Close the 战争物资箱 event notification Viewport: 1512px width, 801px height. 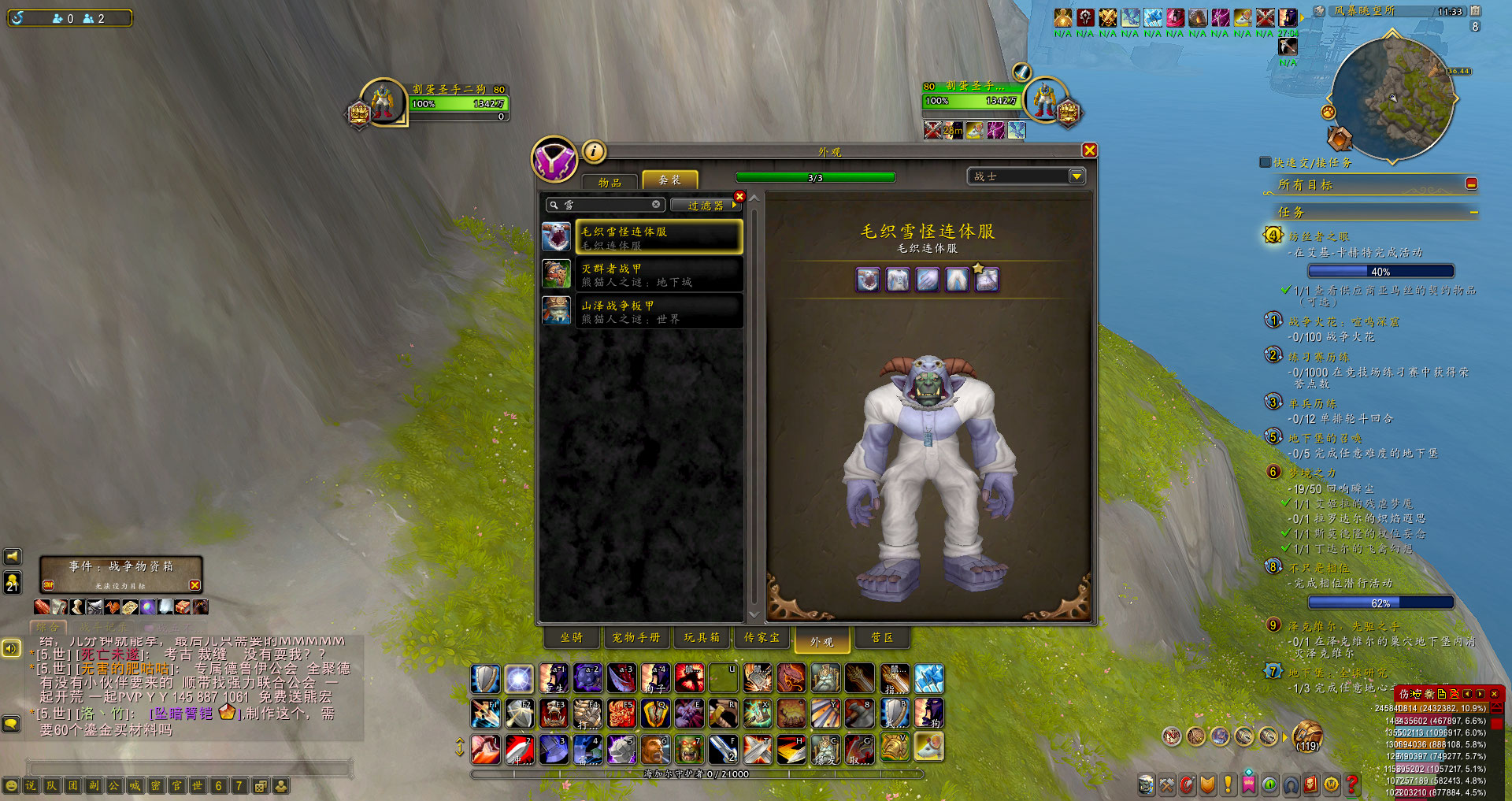195,584
